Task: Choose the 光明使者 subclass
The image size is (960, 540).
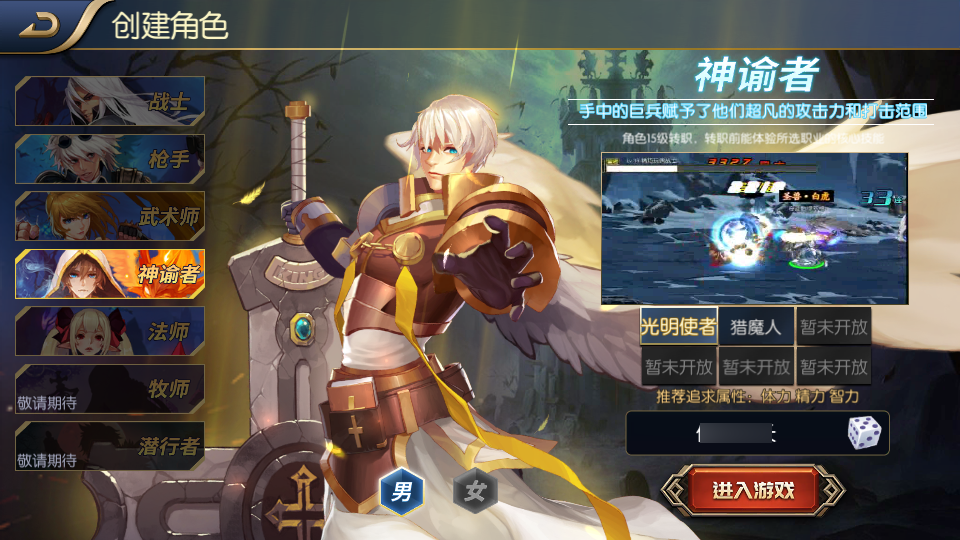Action: pyautogui.click(x=678, y=327)
